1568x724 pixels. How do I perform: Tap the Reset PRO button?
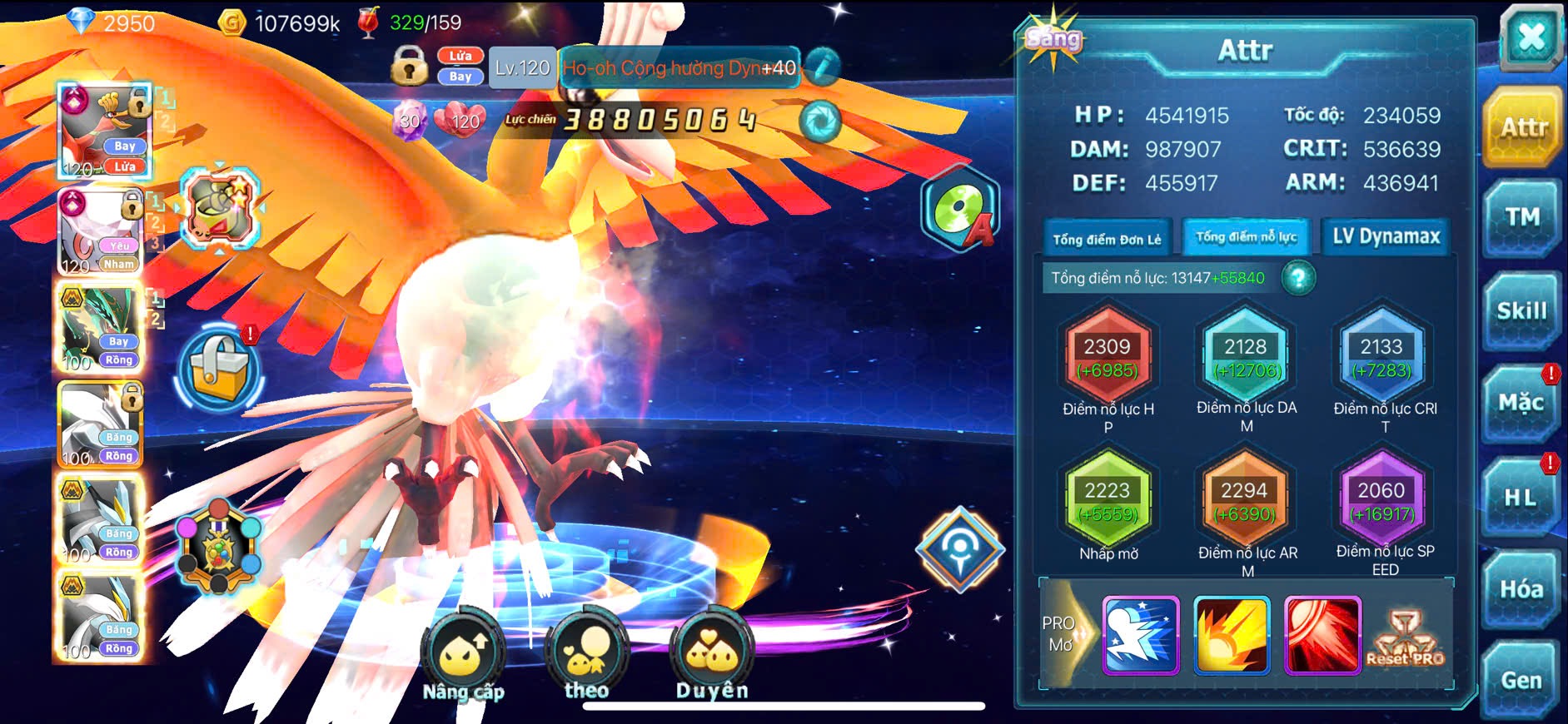point(1406,638)
